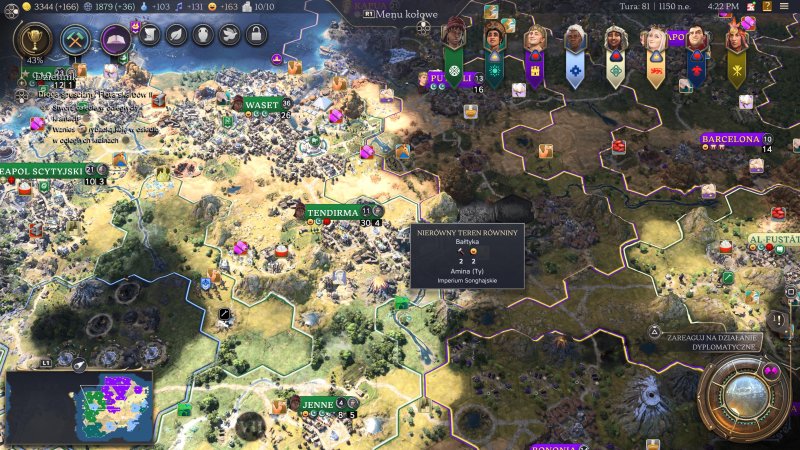
Task: Open the scroll icon panel
Action: tap(149, 36)
